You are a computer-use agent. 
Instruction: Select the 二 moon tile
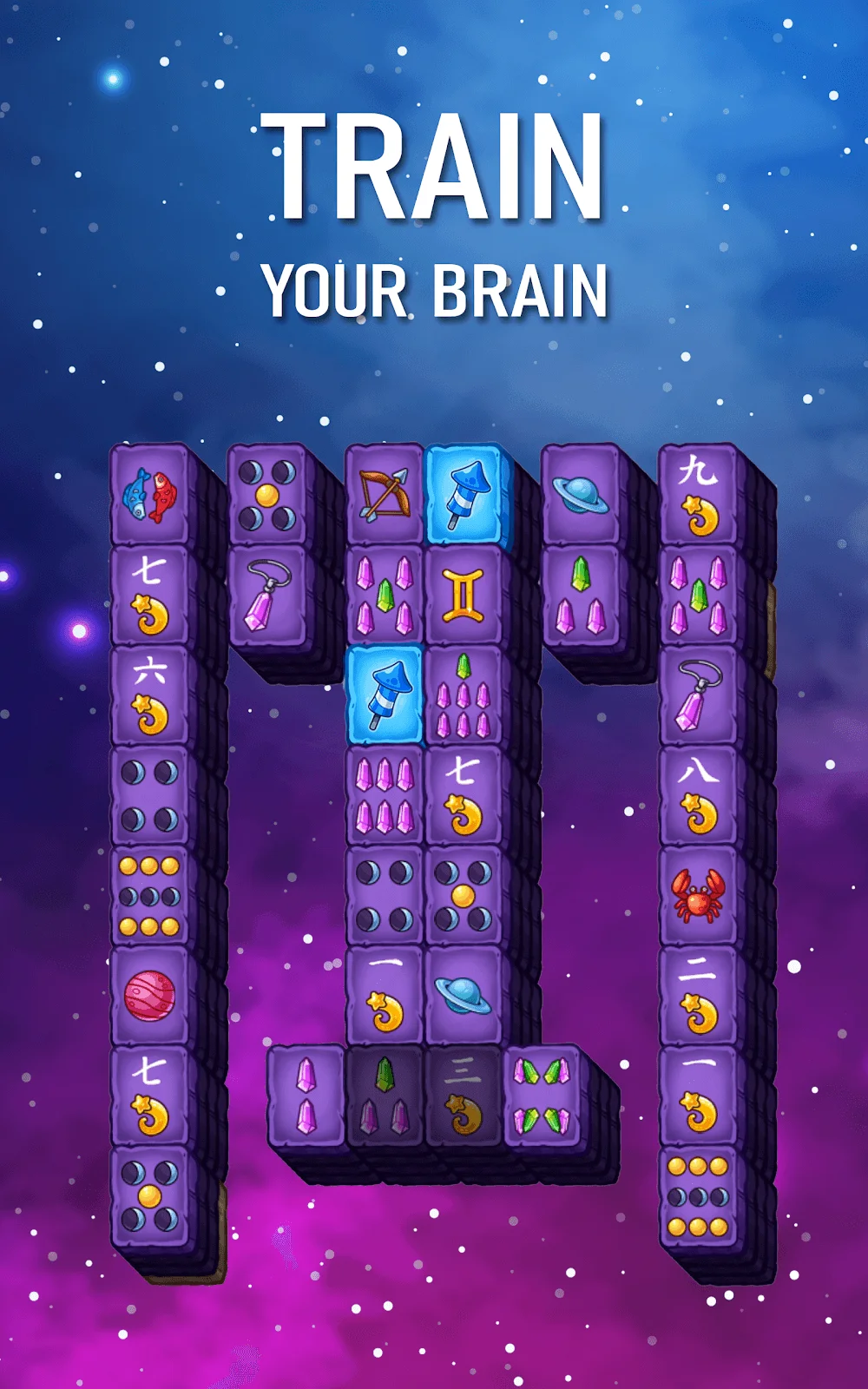tap(698, 996)
